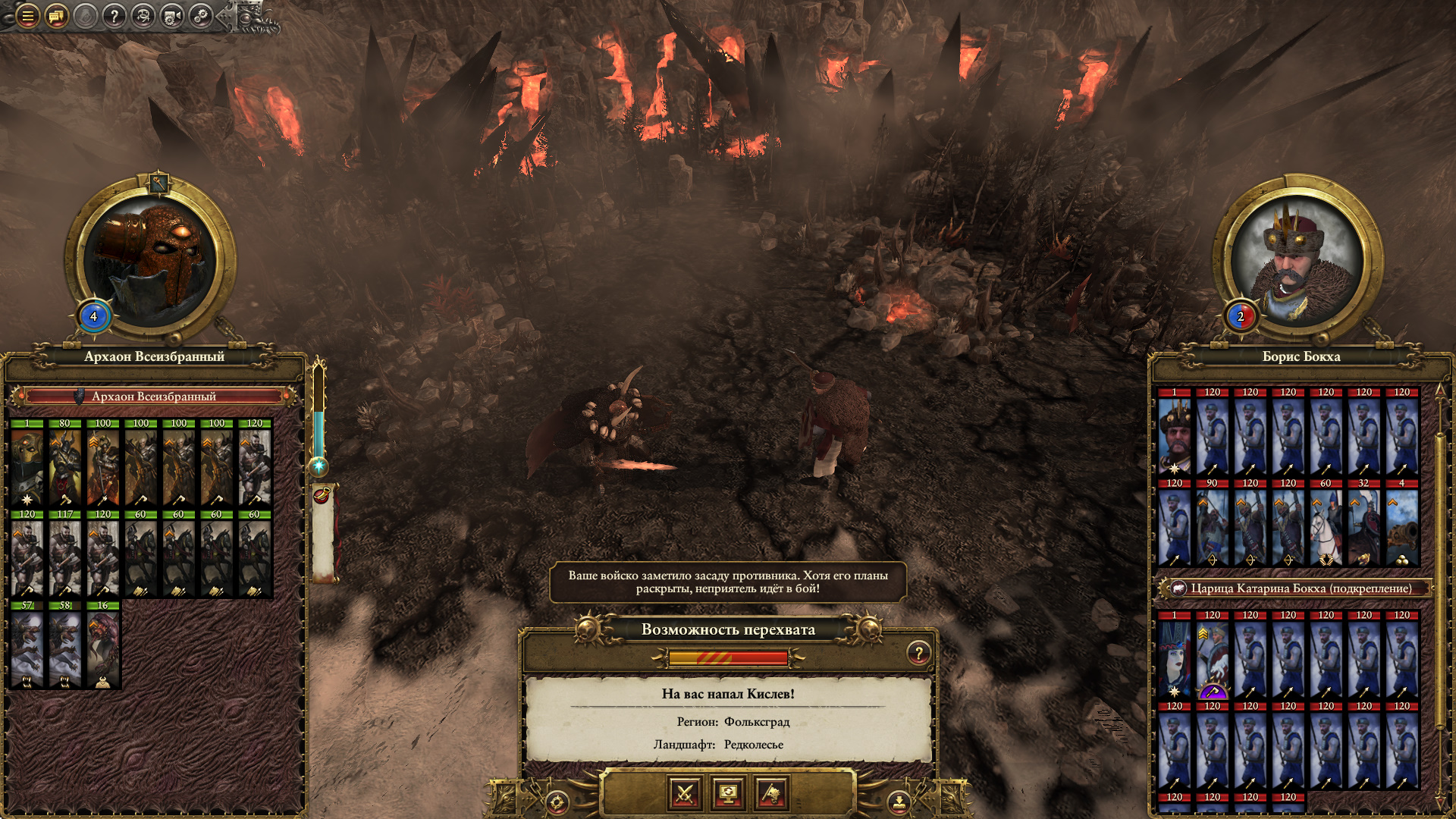The height and width of the screenshot is (819, 1456).
Task: Open help via the top-left question mark
Action: [x=114, y=15]
